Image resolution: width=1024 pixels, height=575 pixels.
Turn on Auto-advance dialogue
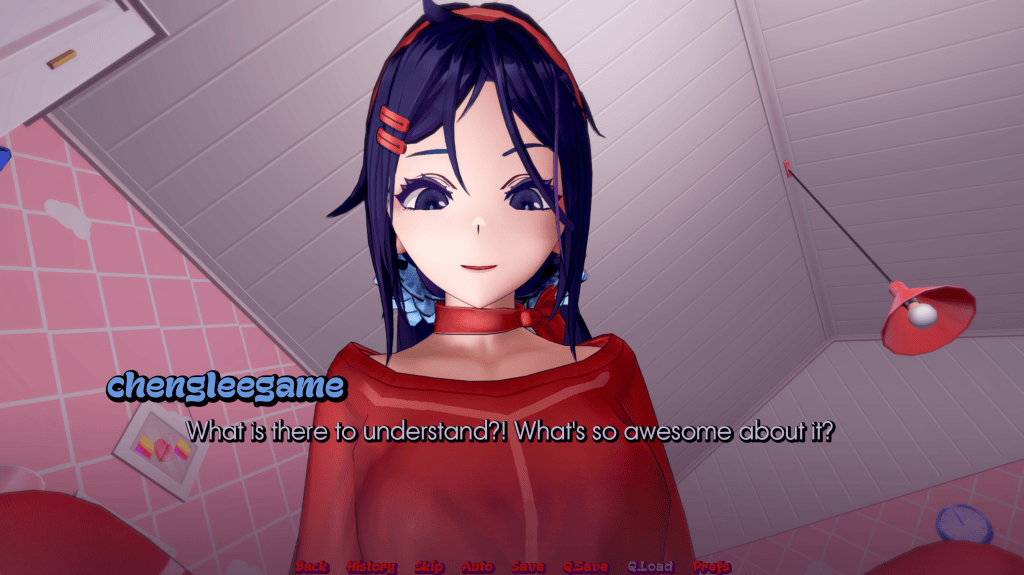coord(478,567)
